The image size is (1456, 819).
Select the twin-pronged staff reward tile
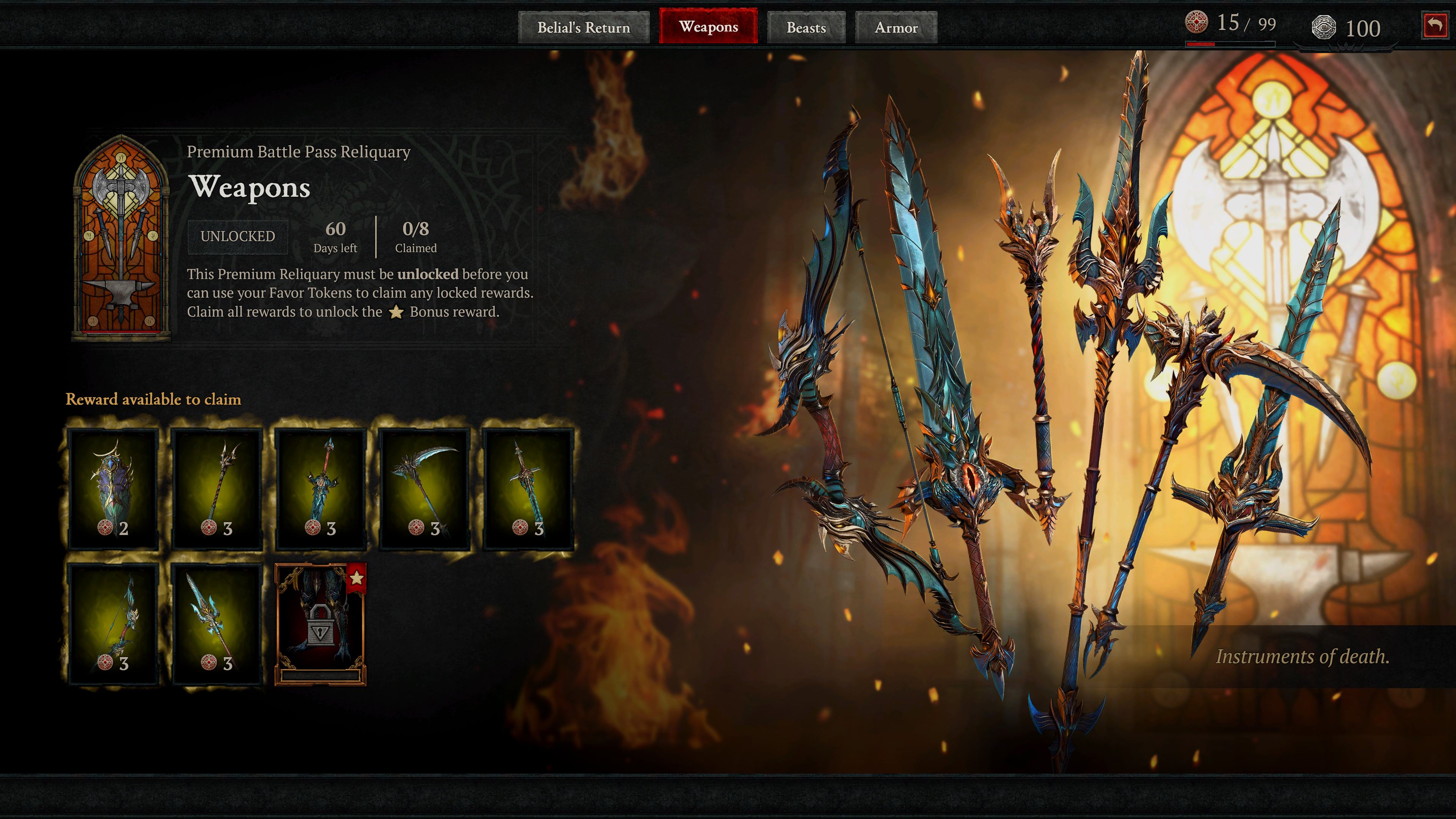[x=217, y=488]
